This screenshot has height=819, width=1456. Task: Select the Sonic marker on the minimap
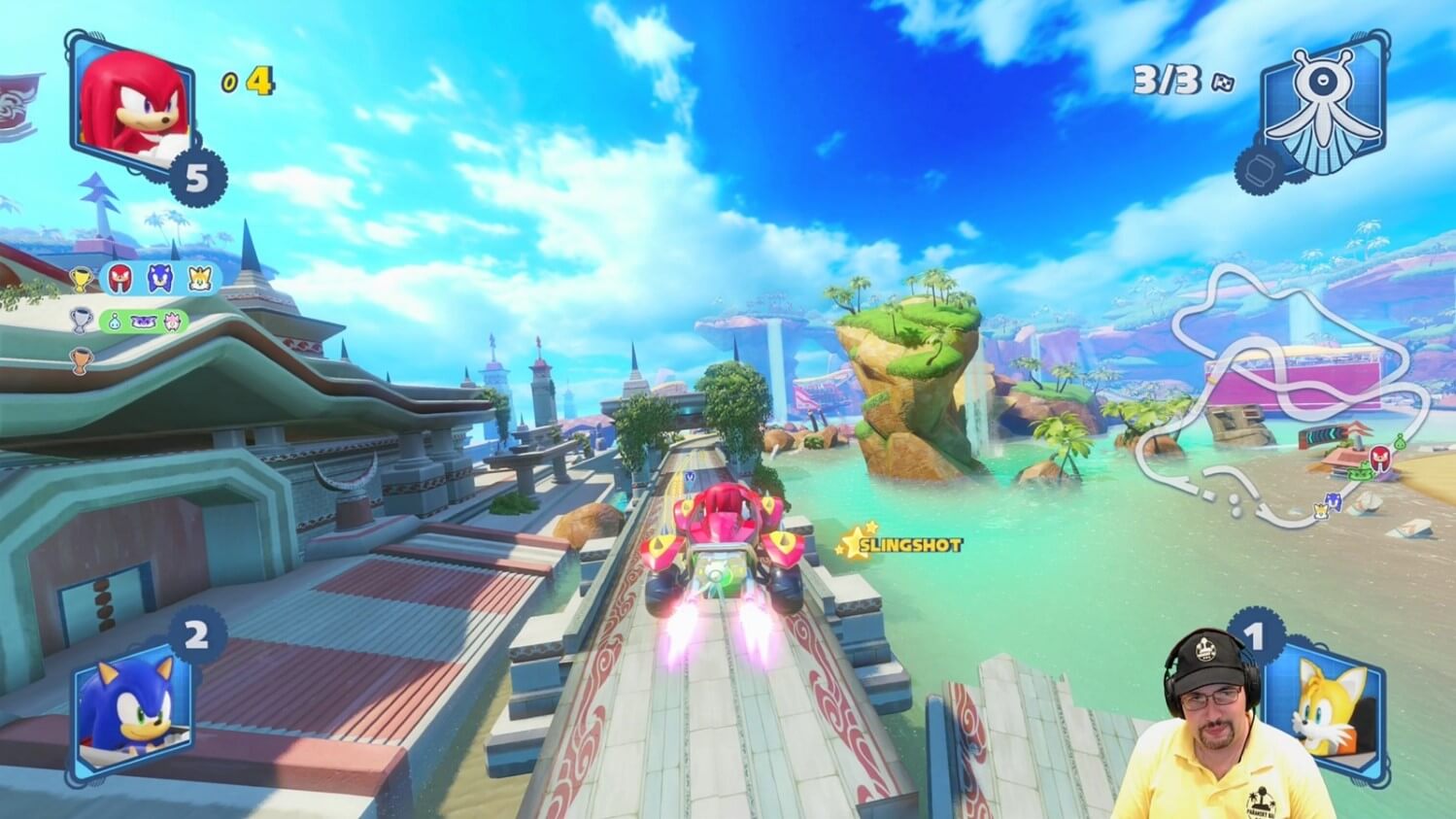tap(1334, 500)
